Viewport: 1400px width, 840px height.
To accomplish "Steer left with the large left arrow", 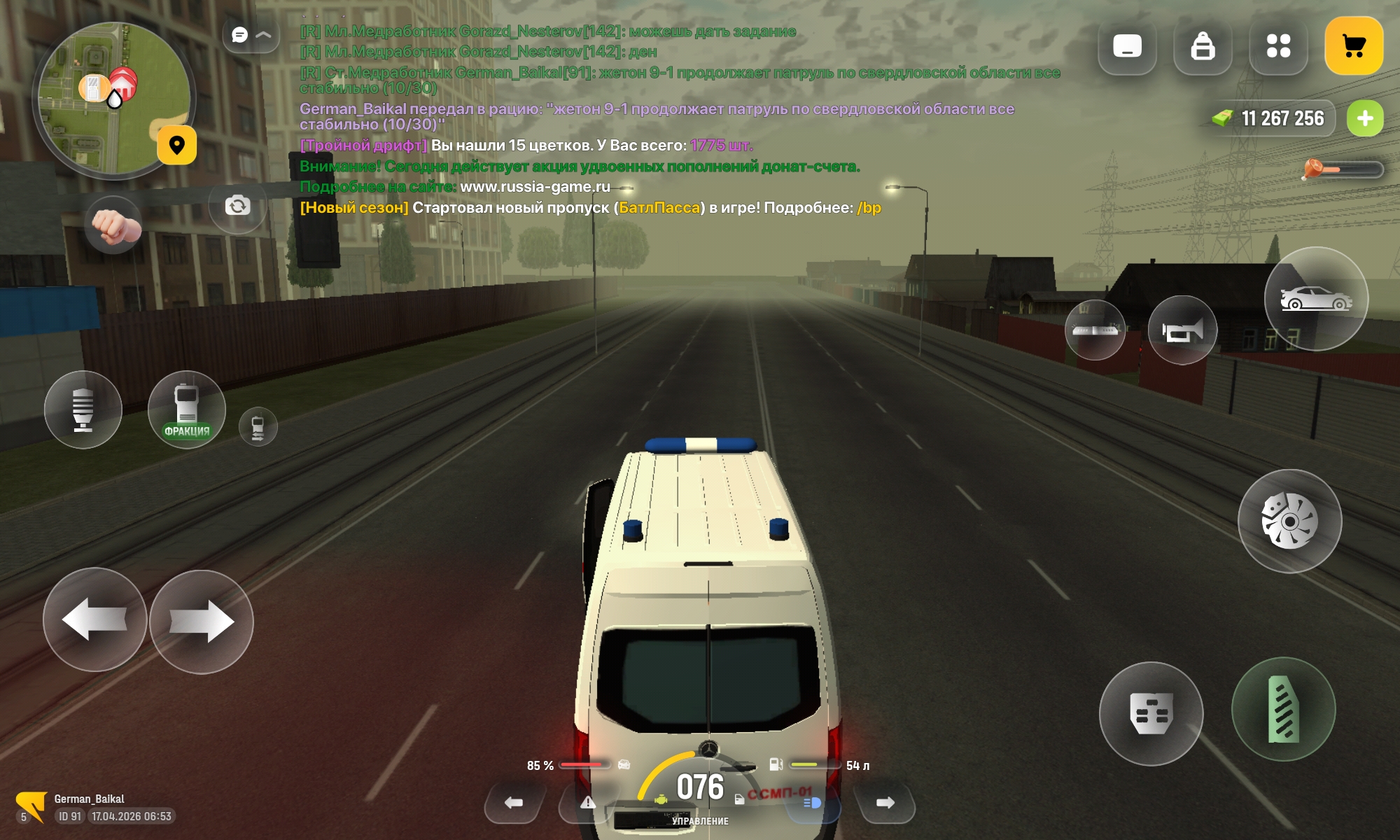I will [94, 619].
